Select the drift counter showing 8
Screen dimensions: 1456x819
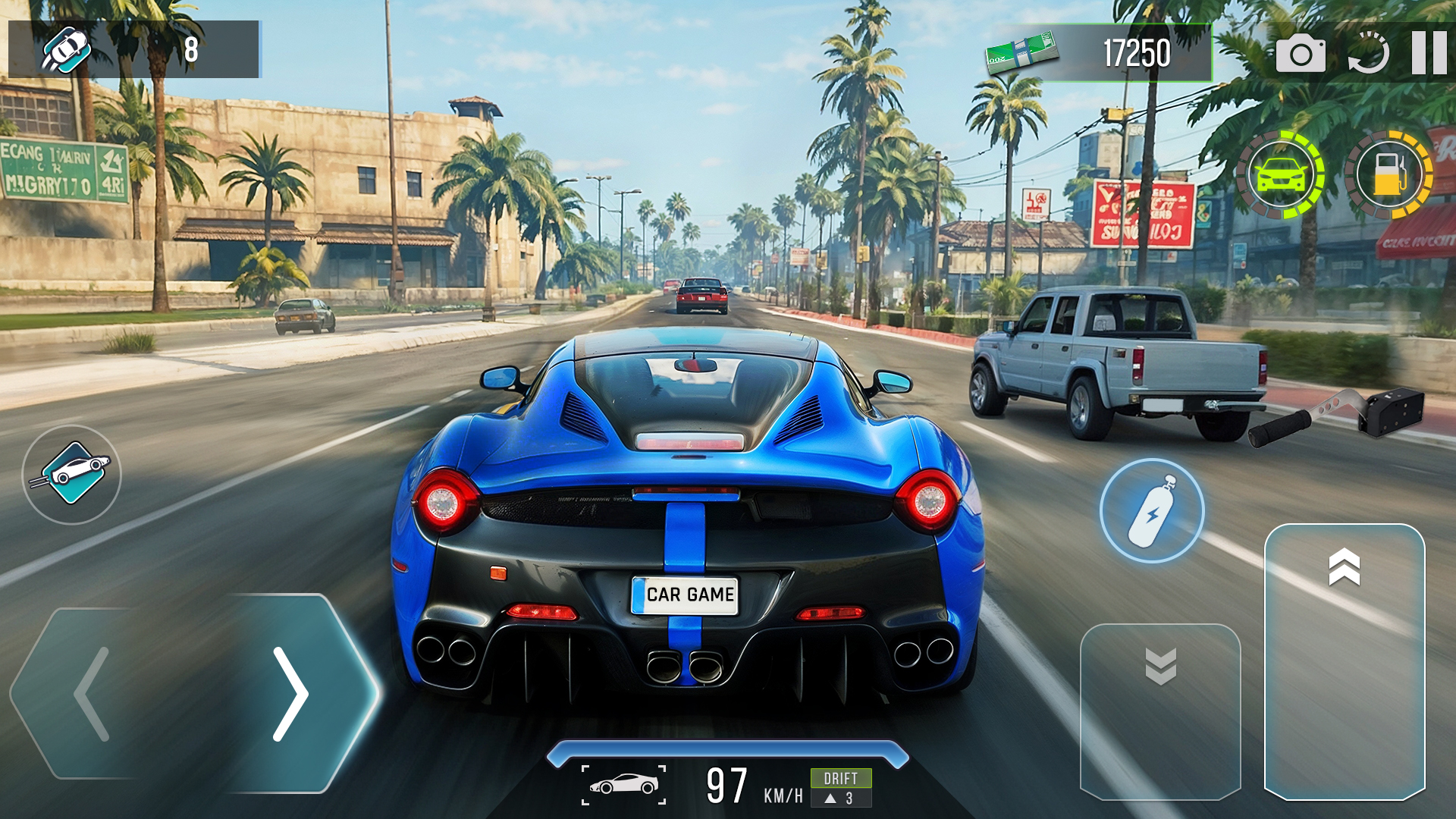pos(192,49)
